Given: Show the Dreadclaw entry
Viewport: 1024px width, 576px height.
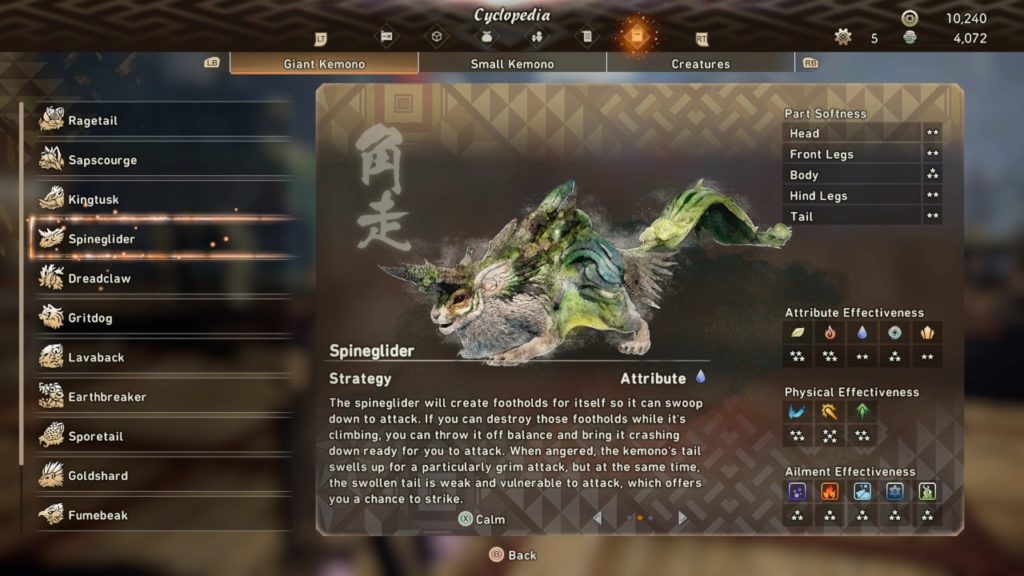Looking at the screenshot, I should coord(160,279).
